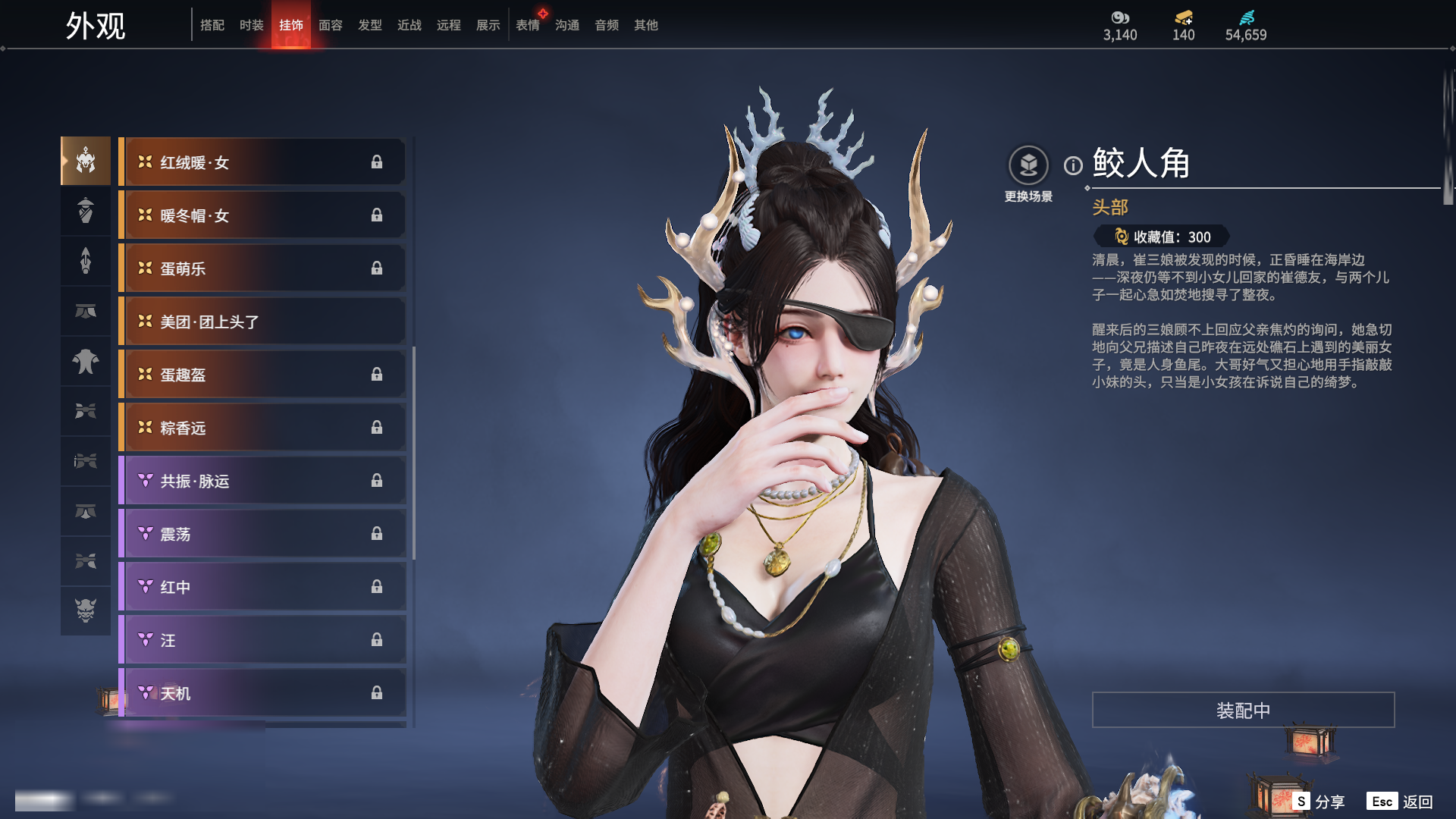1456x819 pixels.
Task: Switch to the 表情 tab
Action: pos(528,25)
